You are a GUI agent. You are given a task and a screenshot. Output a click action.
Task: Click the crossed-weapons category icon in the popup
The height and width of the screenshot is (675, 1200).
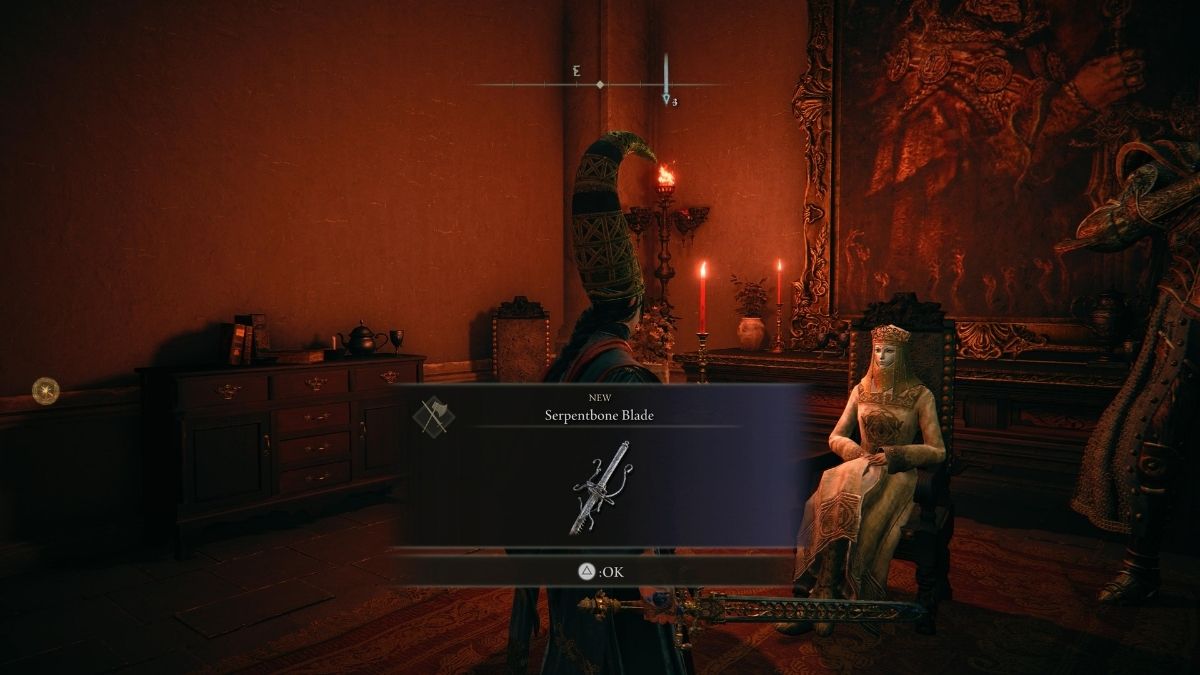[x=434, y=416]
